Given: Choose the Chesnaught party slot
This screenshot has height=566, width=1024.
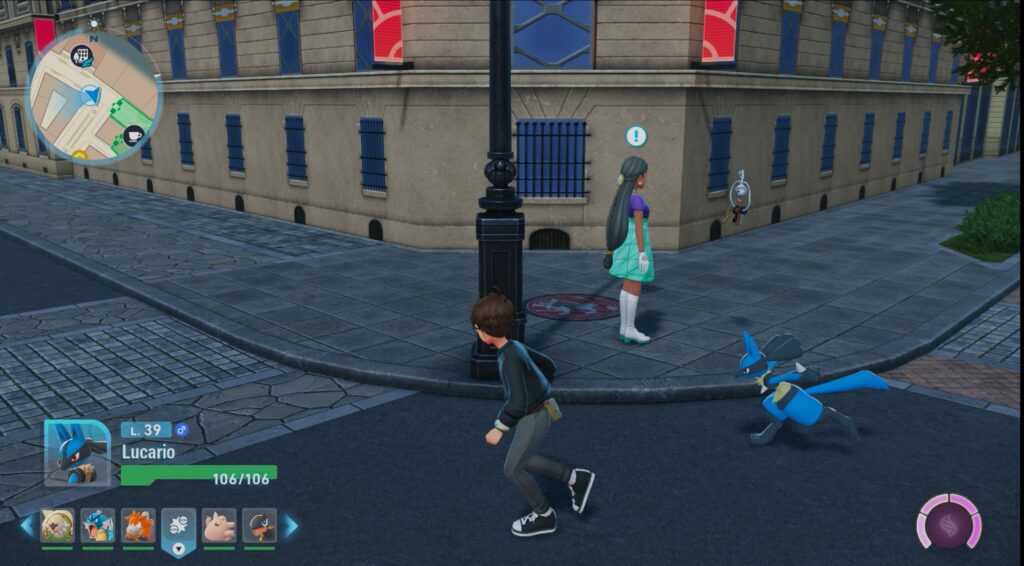Looking at the screenshot, I should [x=57, y=526].
